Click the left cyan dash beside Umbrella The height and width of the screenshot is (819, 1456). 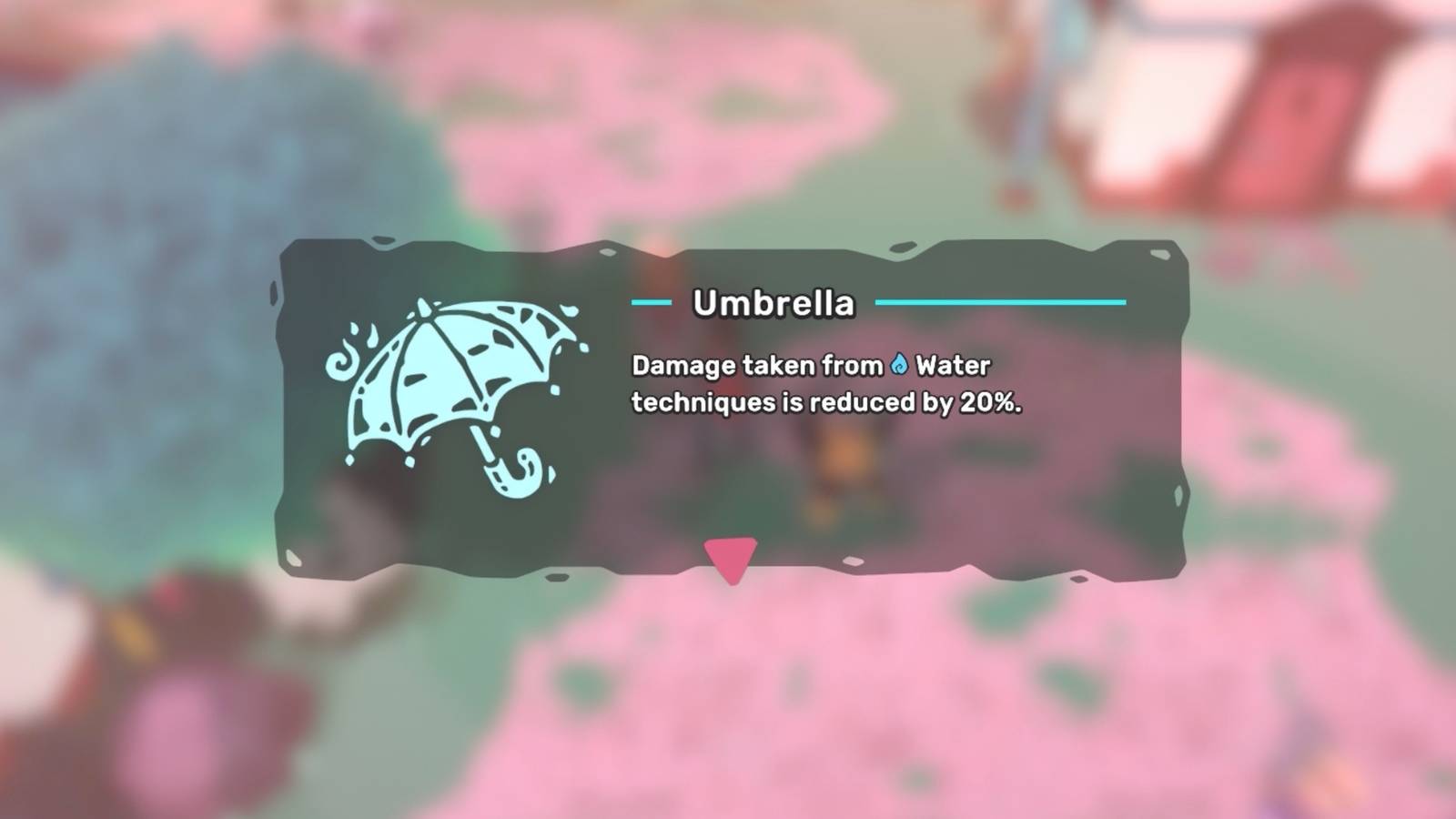click(x=652, y=300)
